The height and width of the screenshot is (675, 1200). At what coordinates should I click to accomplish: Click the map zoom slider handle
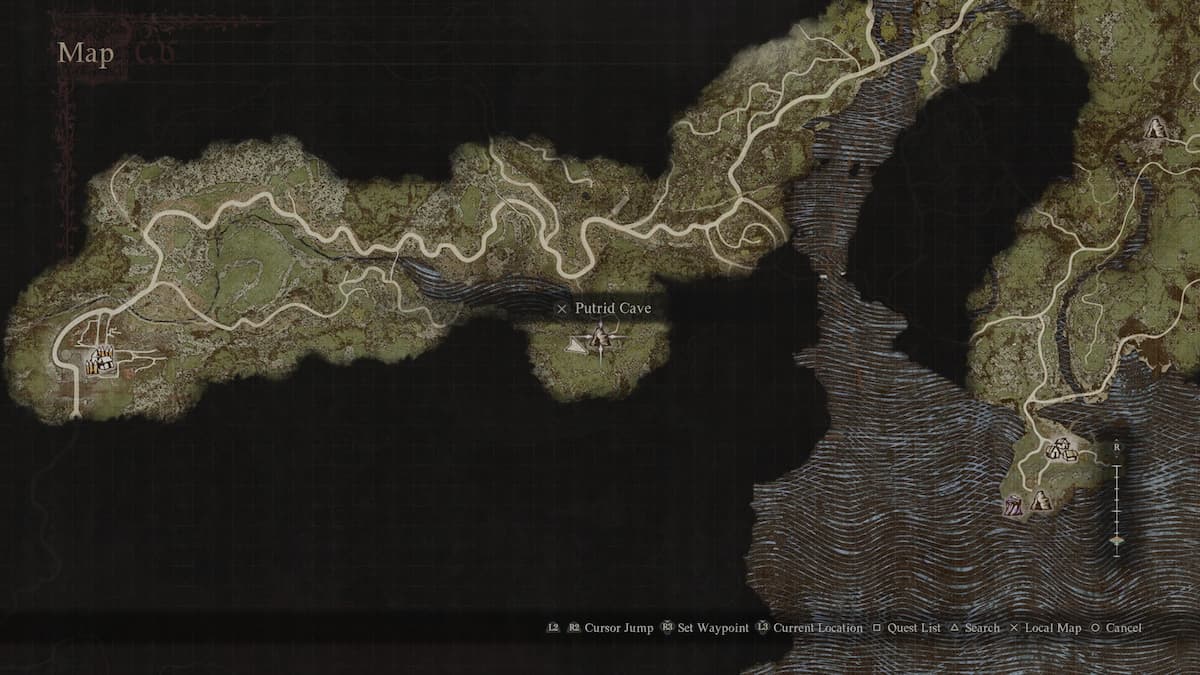point(1116,540)
